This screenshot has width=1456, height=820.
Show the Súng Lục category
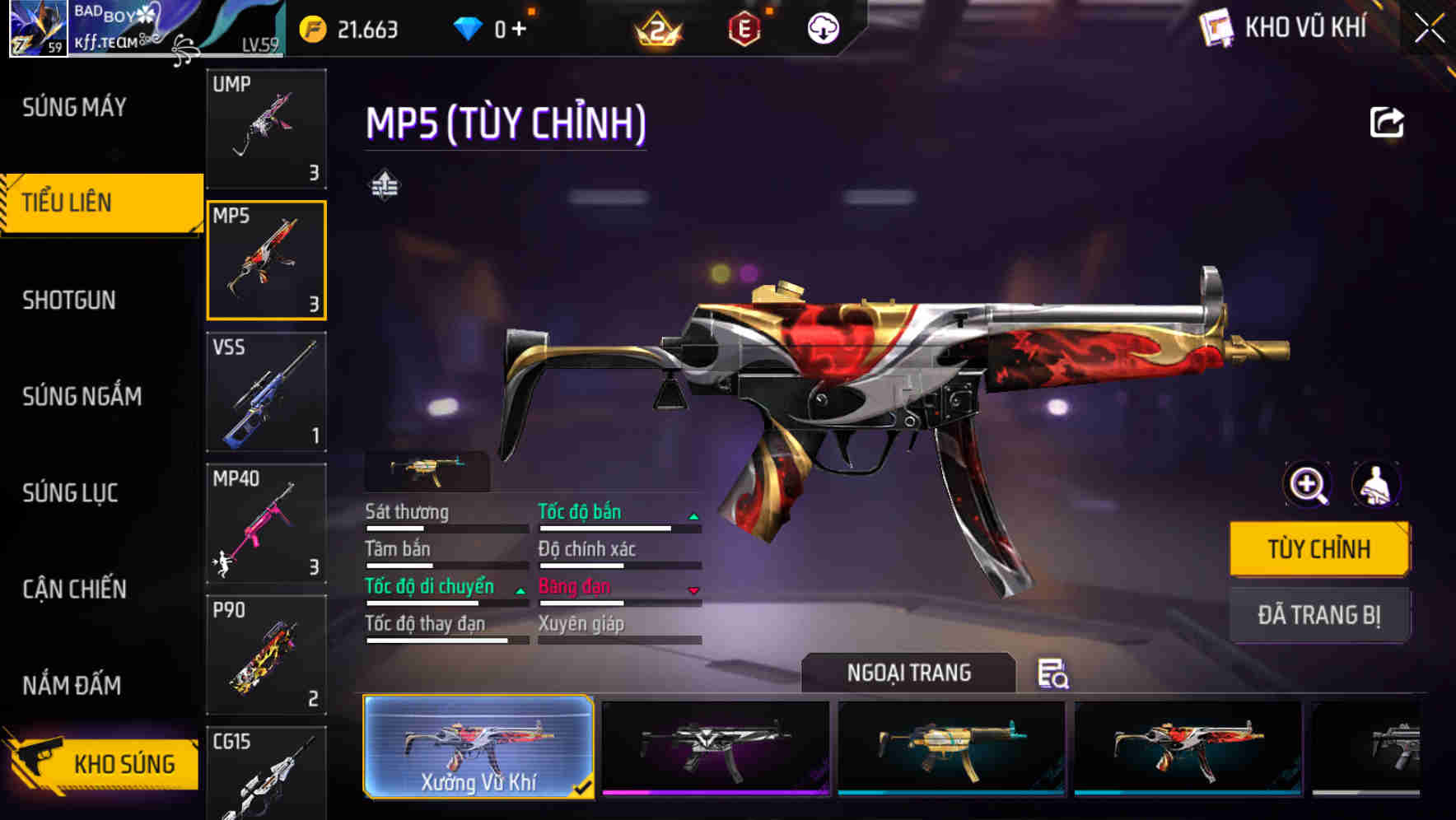coord(70,493)
